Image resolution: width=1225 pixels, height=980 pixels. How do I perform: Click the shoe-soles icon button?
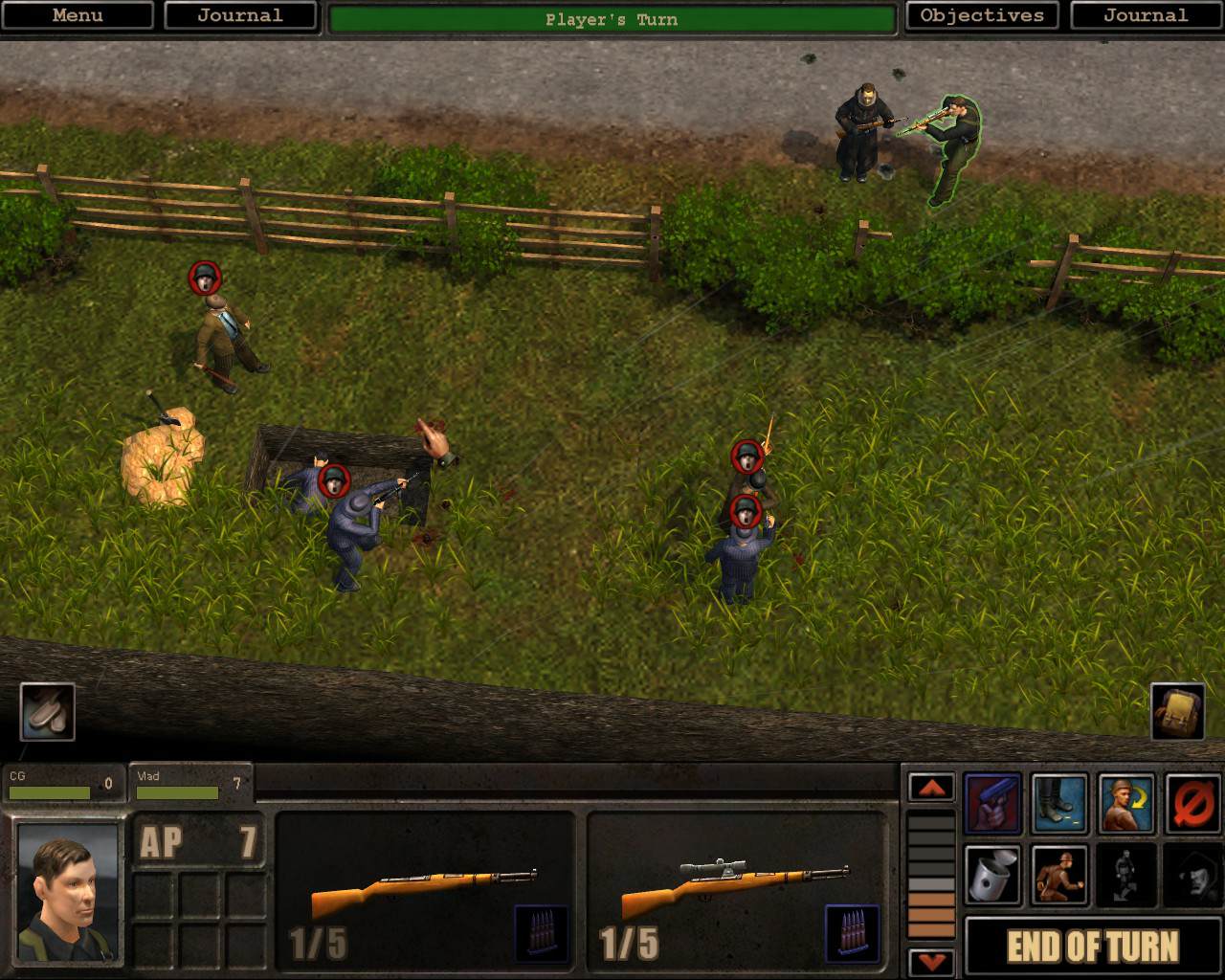pyautogui.click(x=47, y=711)
